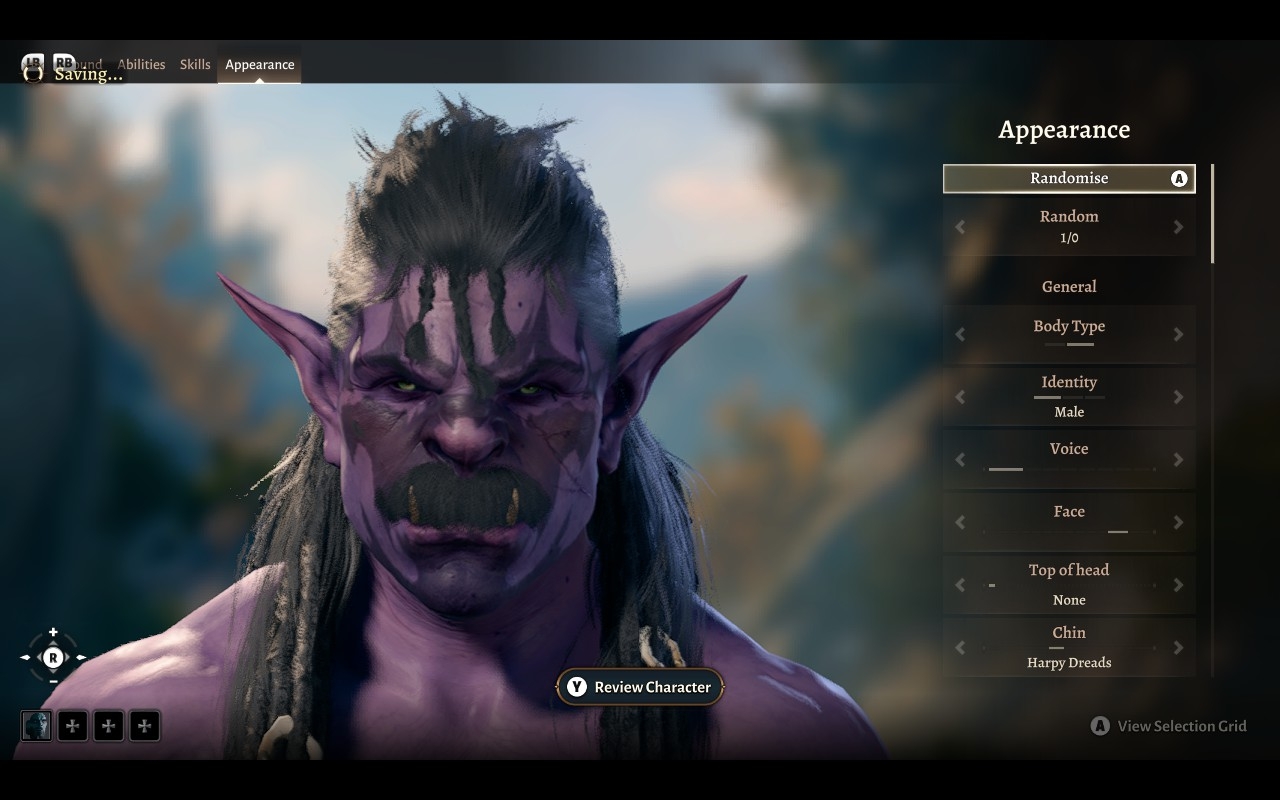The width and height of the screenshot is (1280, 800).
Task: Select the character portrait thumbnail
Action: click(x=36, y=726)
